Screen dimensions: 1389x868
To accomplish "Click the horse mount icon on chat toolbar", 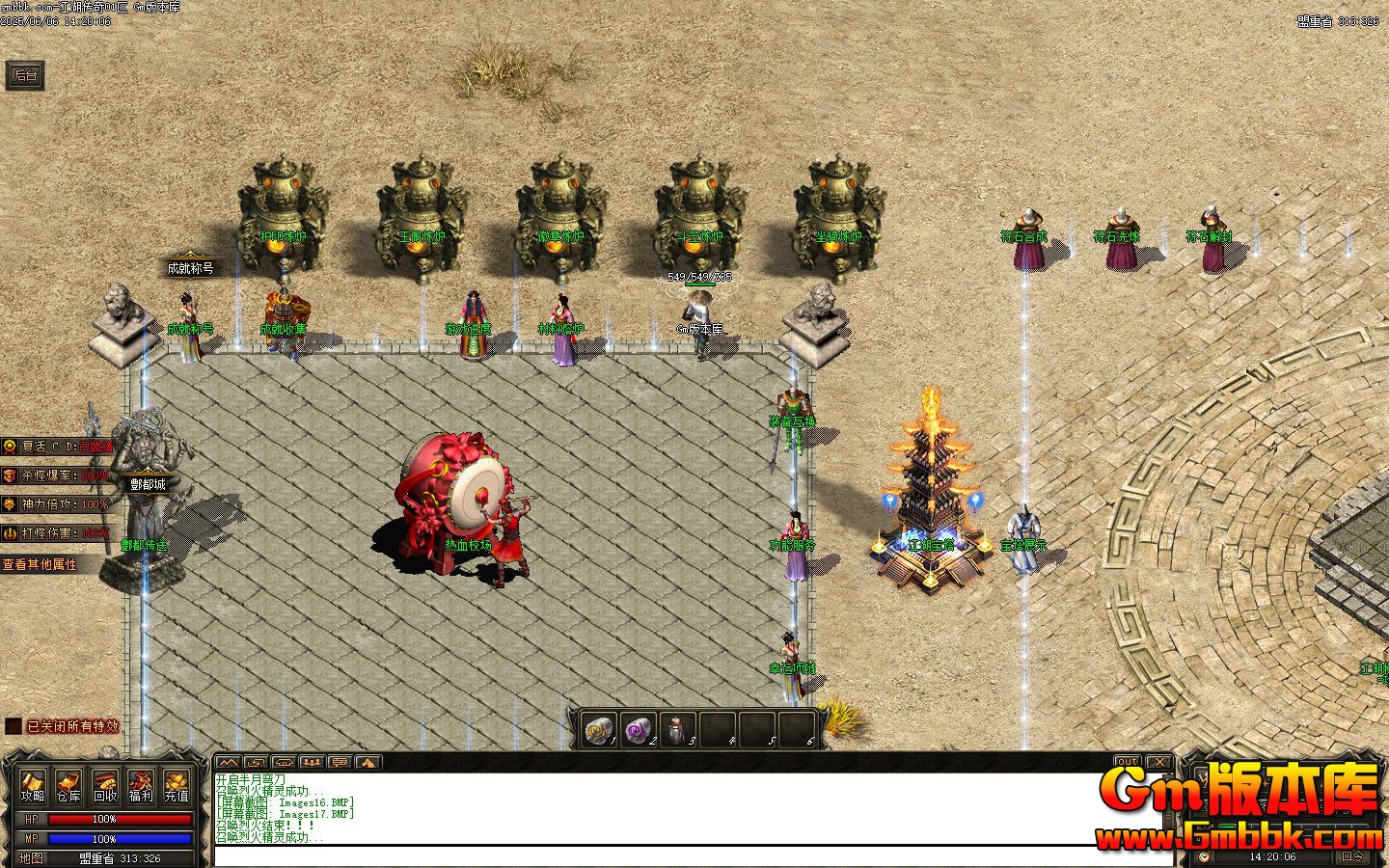I will click(367, 762).
